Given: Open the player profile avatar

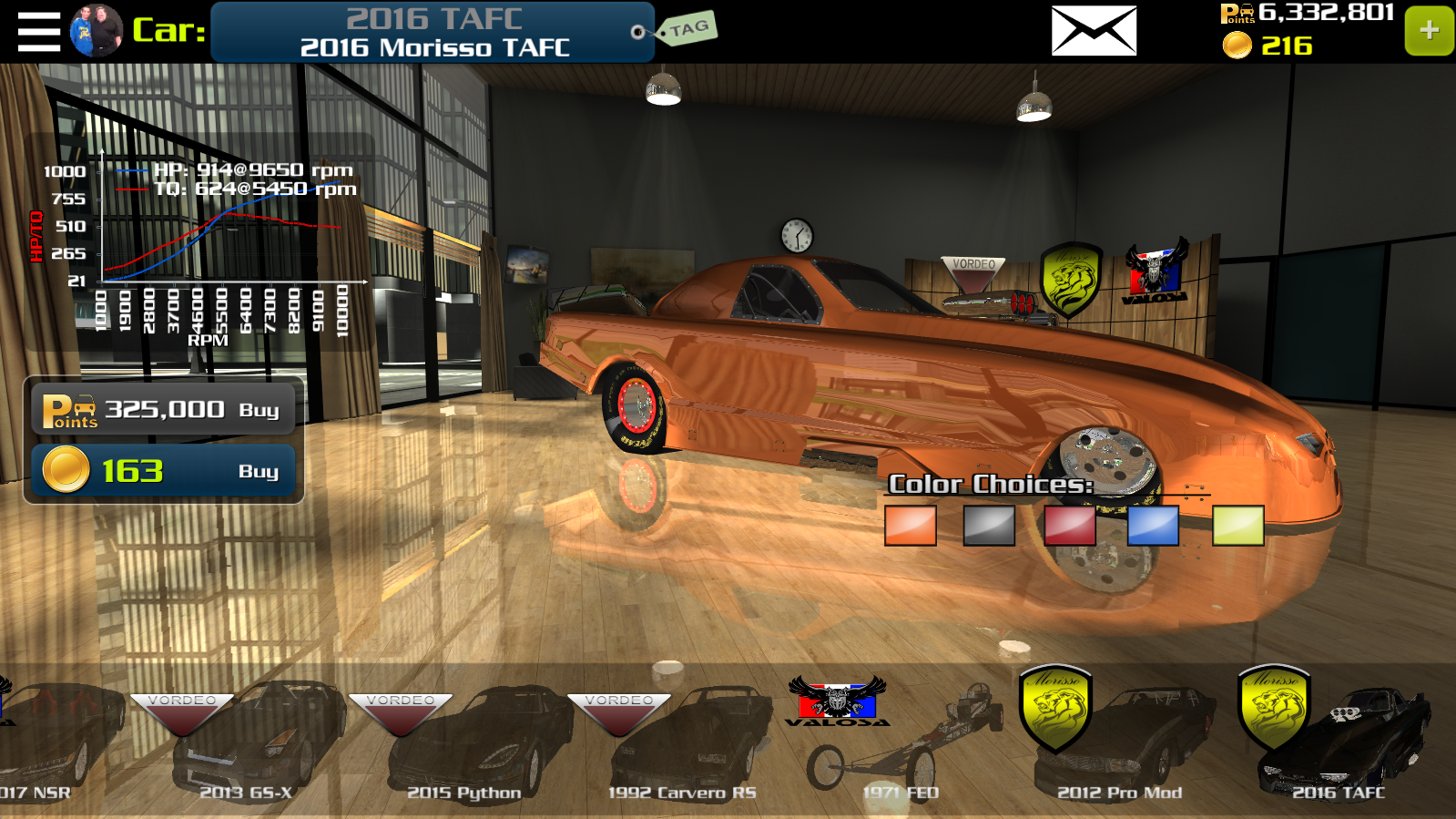Looking at the screenshot, I should click(97, 30).
